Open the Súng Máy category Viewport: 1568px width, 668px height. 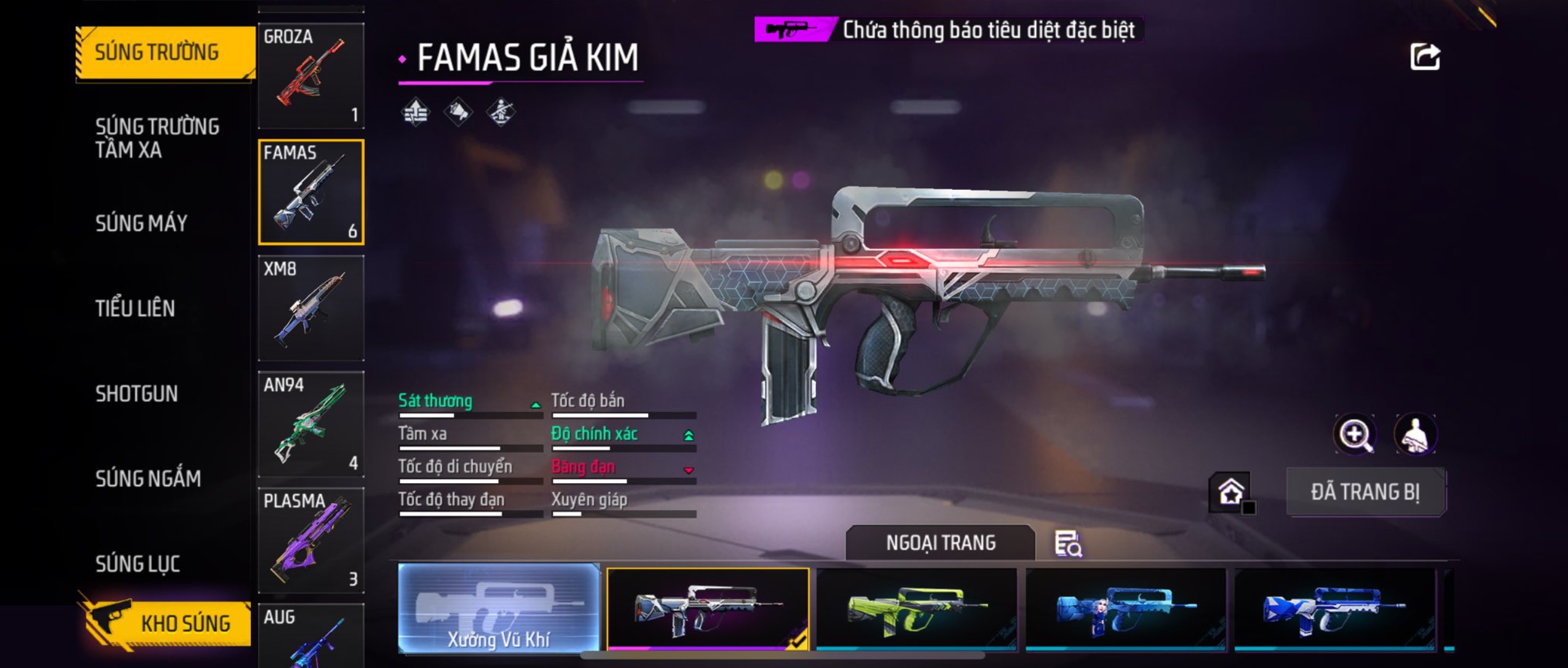(141, 223)
